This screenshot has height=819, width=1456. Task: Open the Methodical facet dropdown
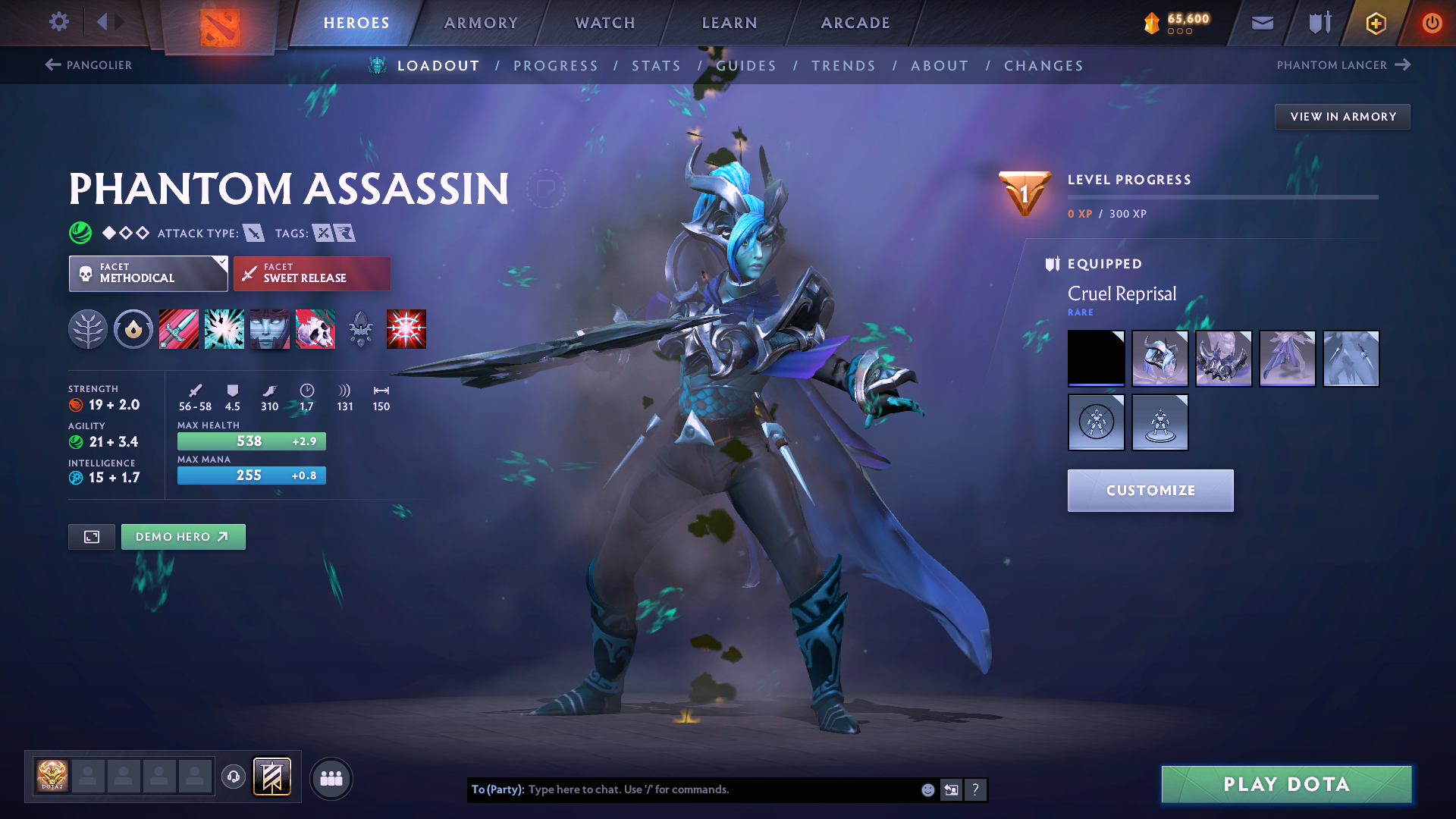pos(148,273)
